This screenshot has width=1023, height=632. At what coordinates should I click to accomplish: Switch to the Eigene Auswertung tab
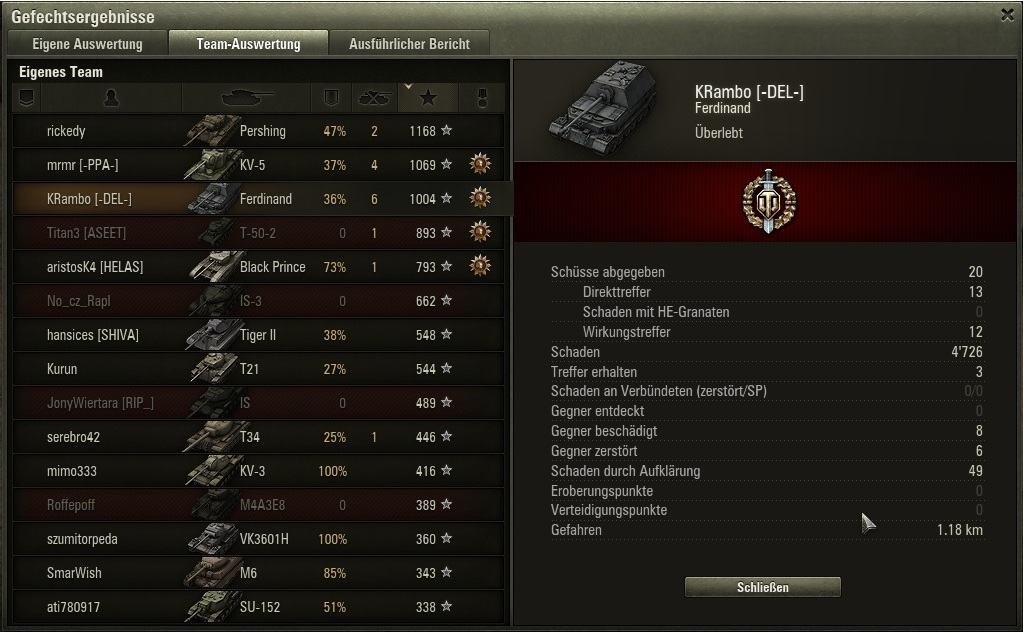point(87,44)
